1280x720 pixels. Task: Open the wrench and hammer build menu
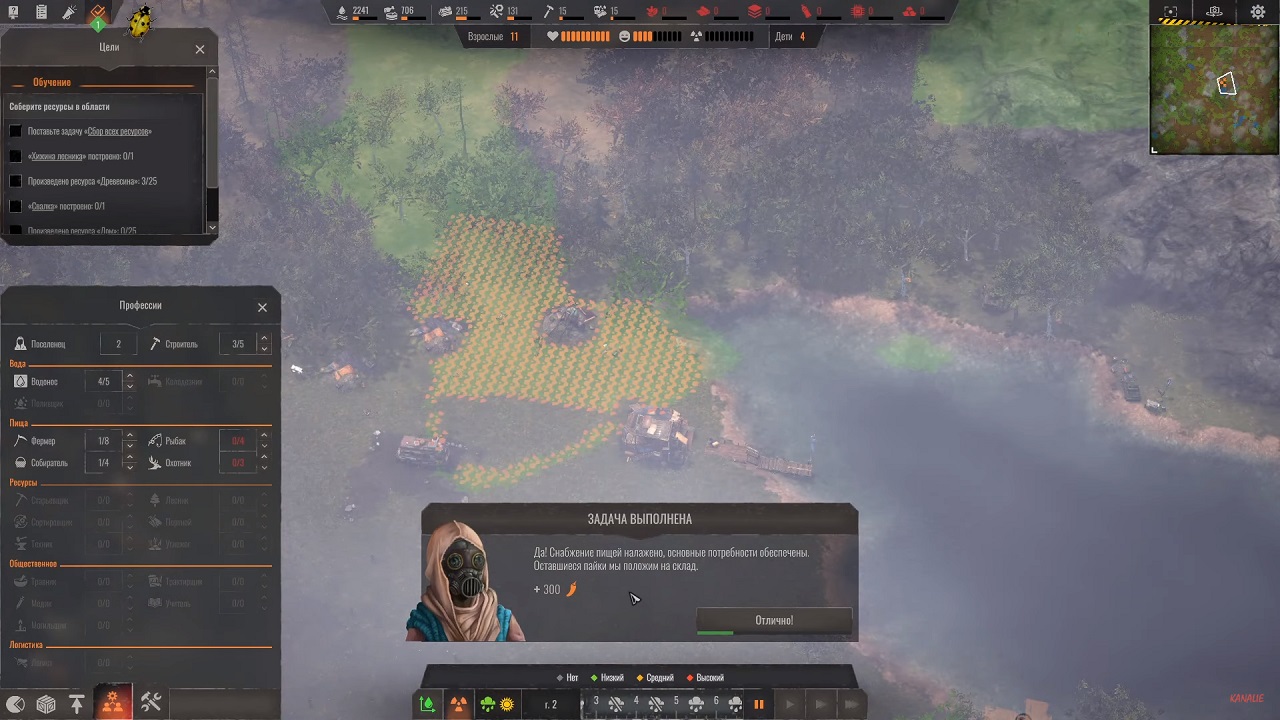point(151,703)
